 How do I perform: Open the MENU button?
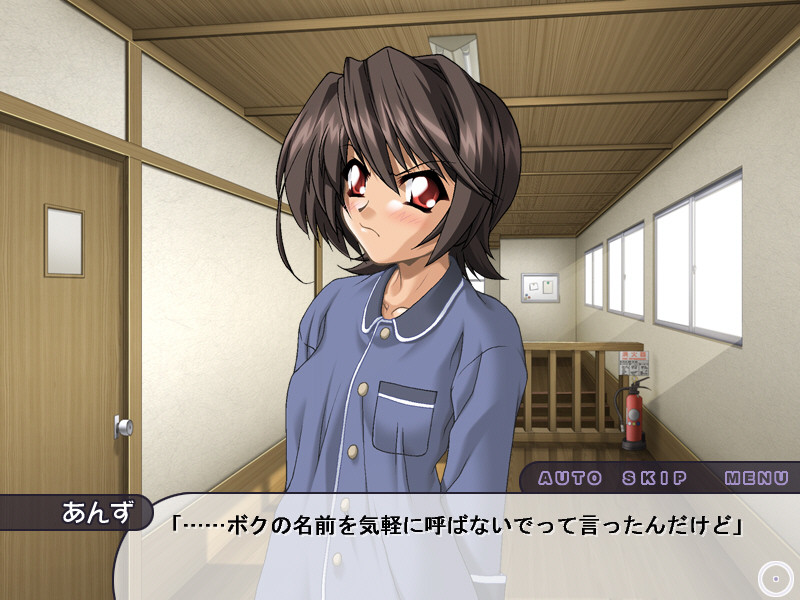pos(757,478)
